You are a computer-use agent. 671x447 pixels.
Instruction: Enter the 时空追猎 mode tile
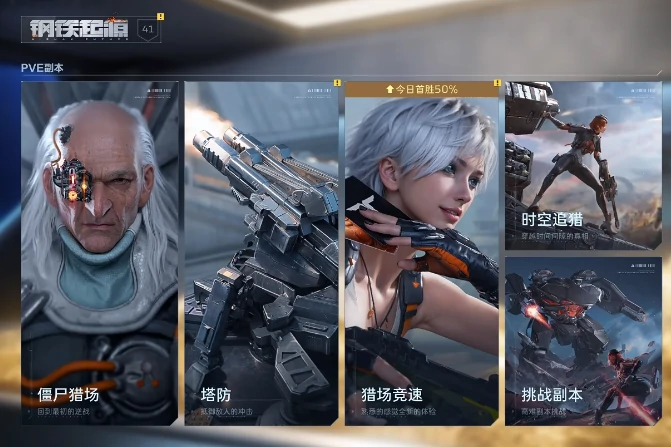click(x=583, y=166)
